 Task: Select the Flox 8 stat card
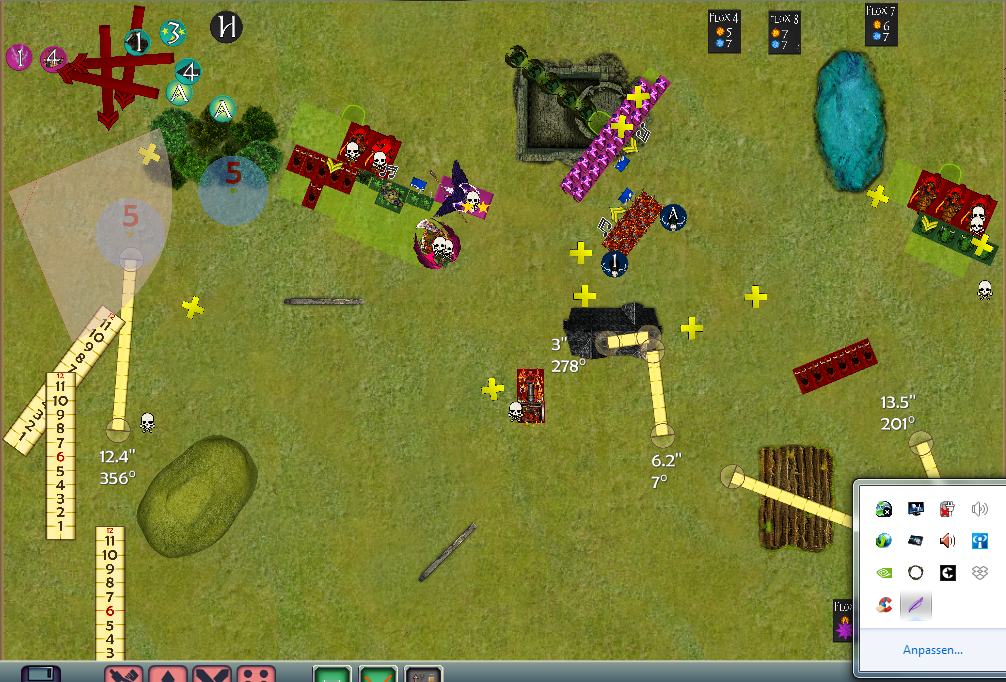coord(785,33)
